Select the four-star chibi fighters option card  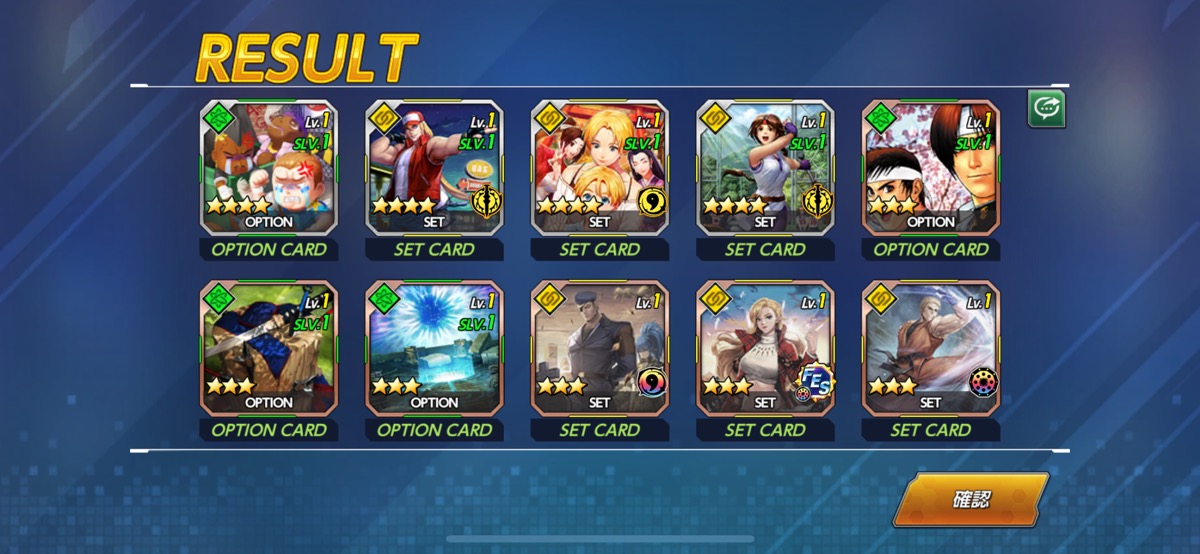(x=269, y=168)
